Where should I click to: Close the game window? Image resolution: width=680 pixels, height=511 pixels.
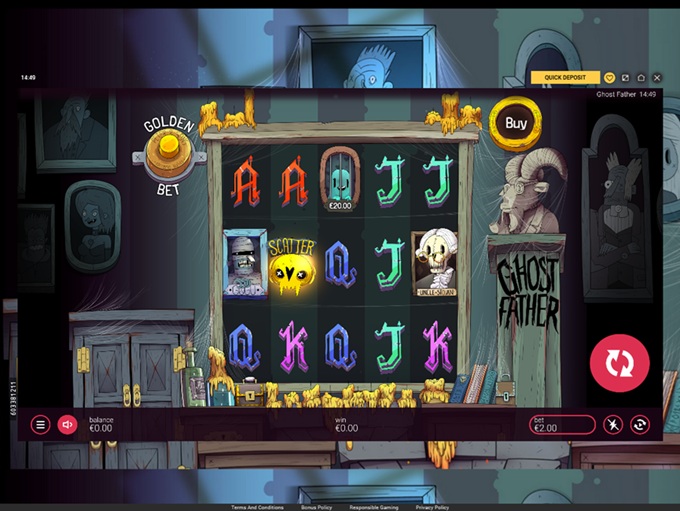pos(657,77)
